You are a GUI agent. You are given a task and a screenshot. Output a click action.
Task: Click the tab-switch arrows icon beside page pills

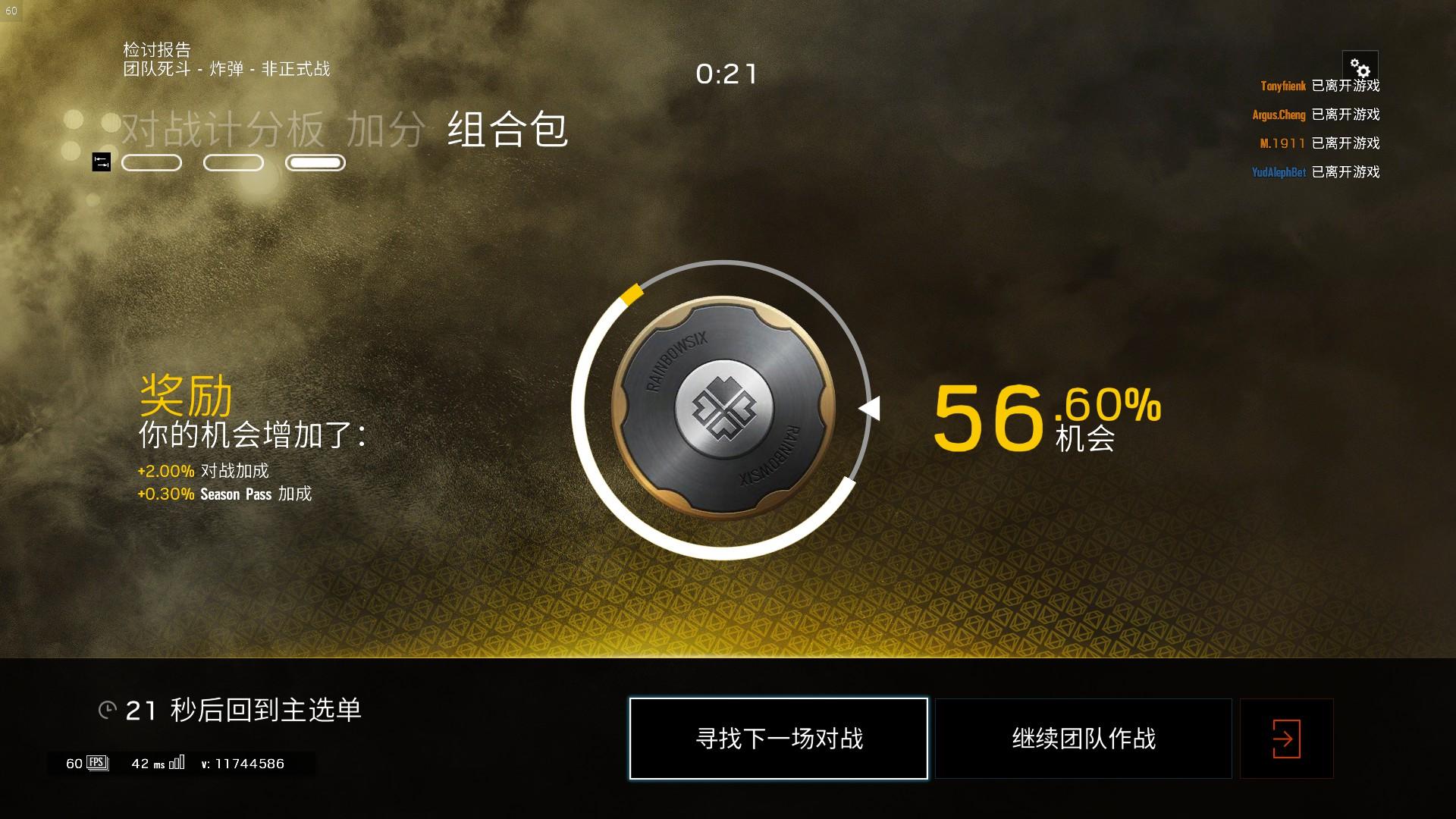101,162
